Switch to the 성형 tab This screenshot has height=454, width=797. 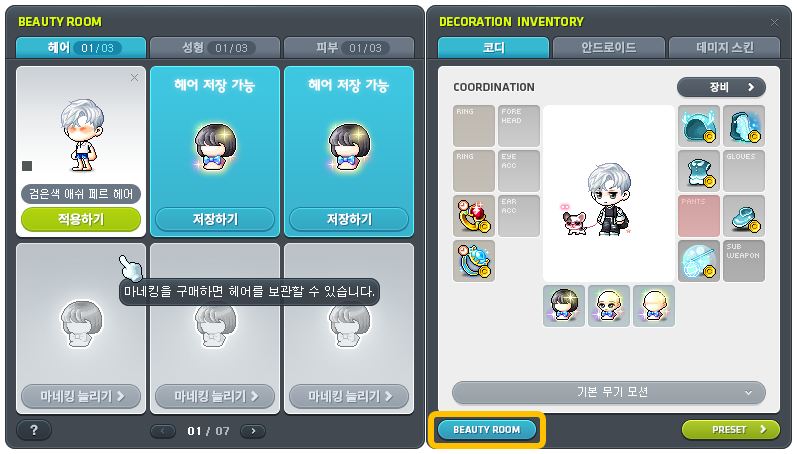215,47
